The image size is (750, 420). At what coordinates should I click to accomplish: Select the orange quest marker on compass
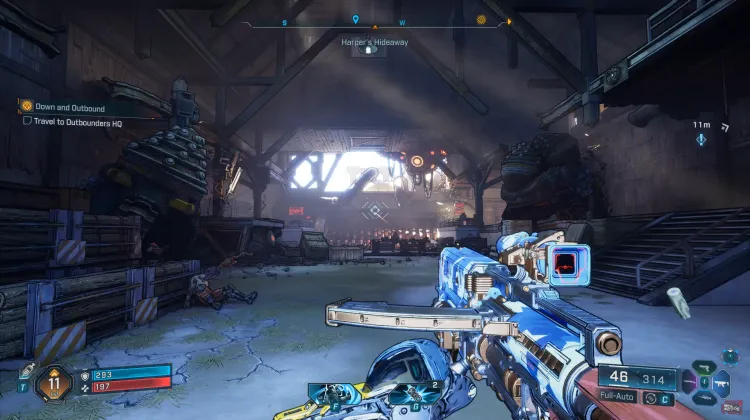[x=481, y=19]
